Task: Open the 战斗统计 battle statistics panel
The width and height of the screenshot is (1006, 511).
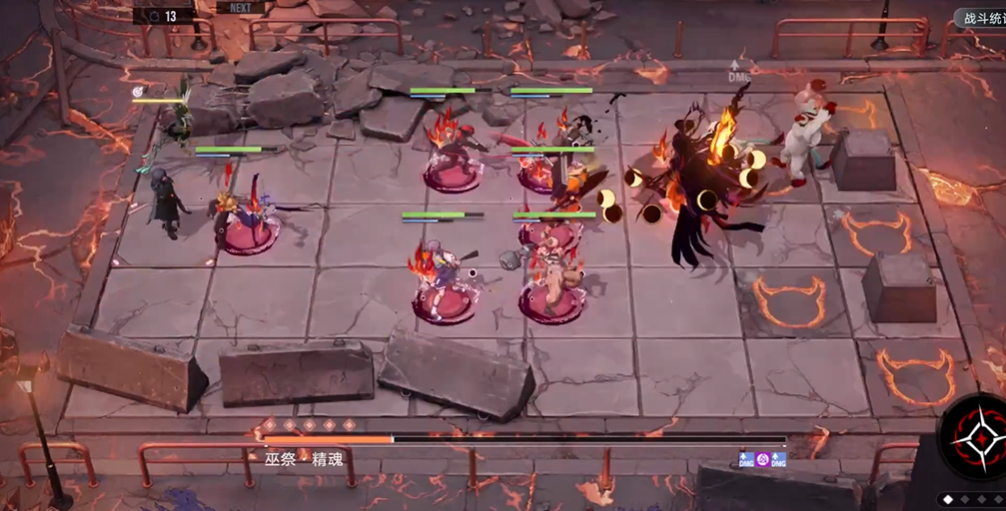Action: click(980, 18)
